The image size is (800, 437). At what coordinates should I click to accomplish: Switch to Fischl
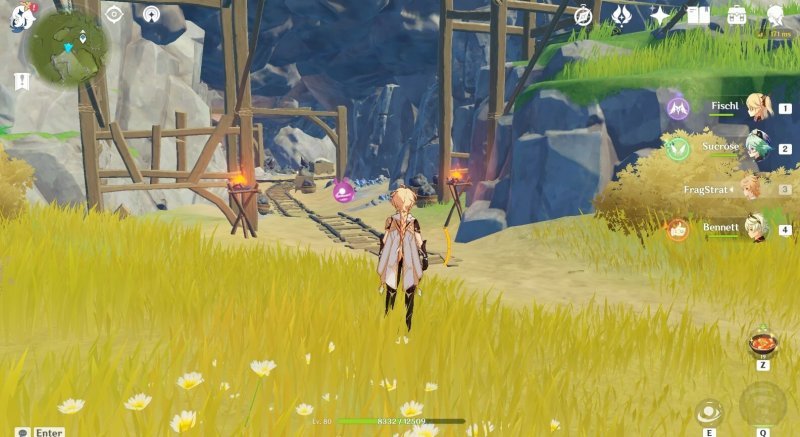tap(758, 107)
